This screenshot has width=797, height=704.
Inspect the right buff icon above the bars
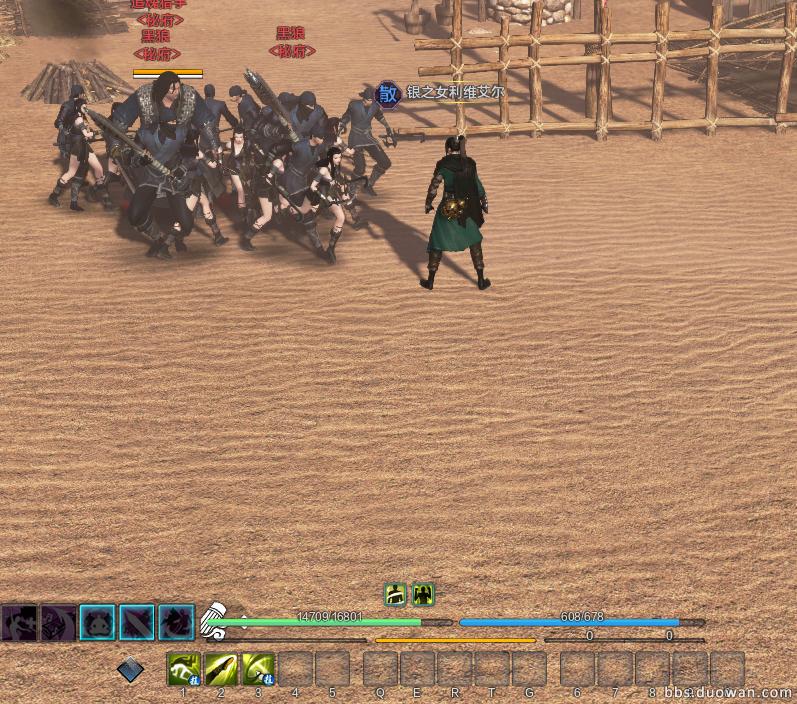[423, 594]
